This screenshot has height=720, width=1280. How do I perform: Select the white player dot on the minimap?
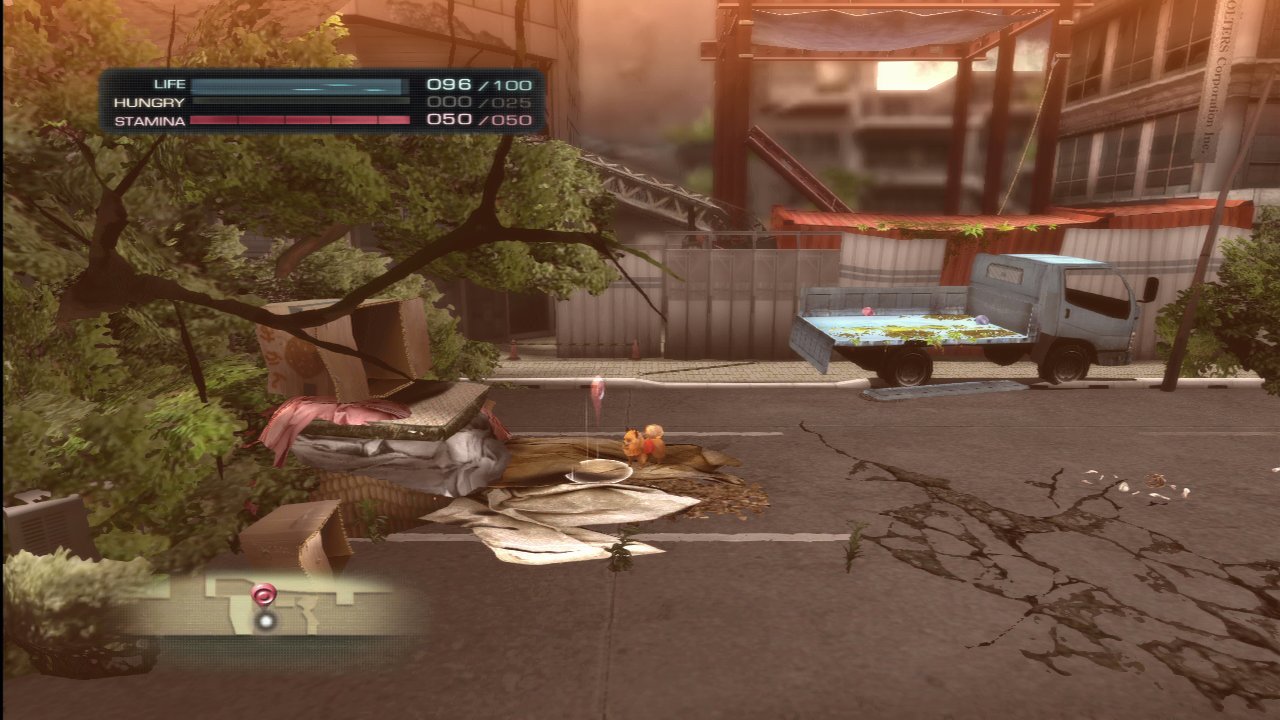coord(265,621)
